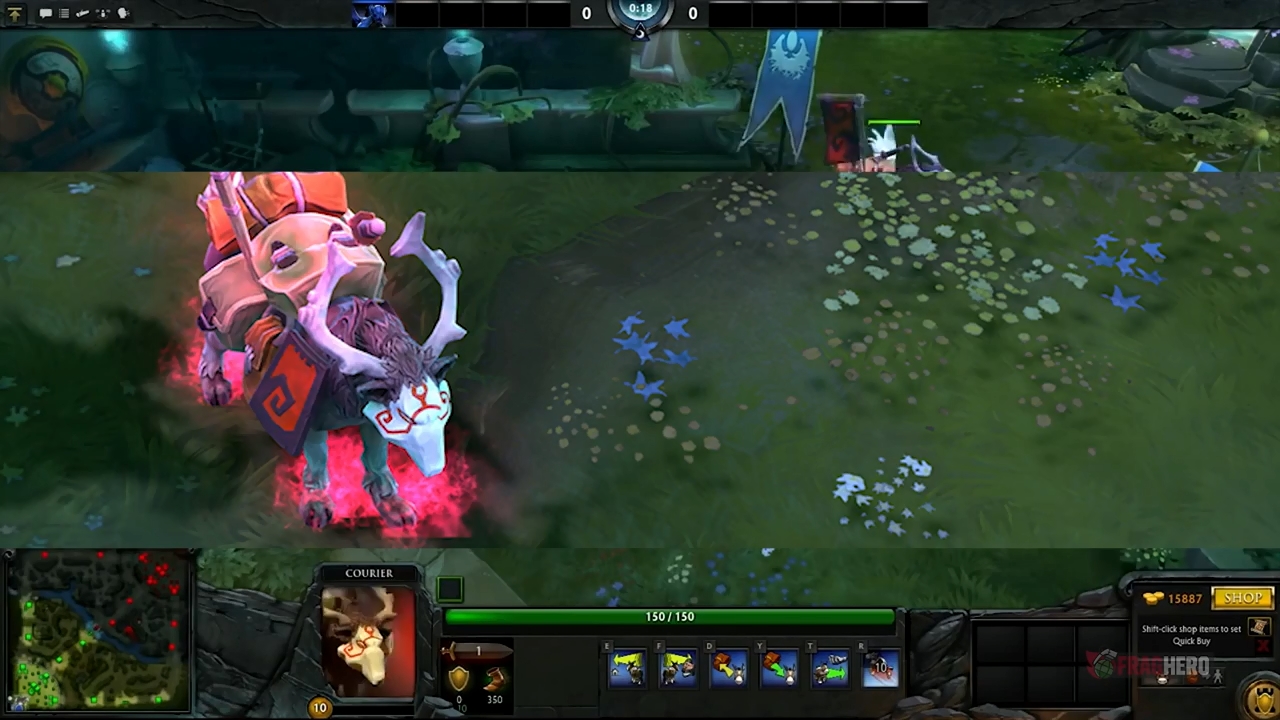
Task: Click the talking head voice icon
Action: [x=124, y=13]
